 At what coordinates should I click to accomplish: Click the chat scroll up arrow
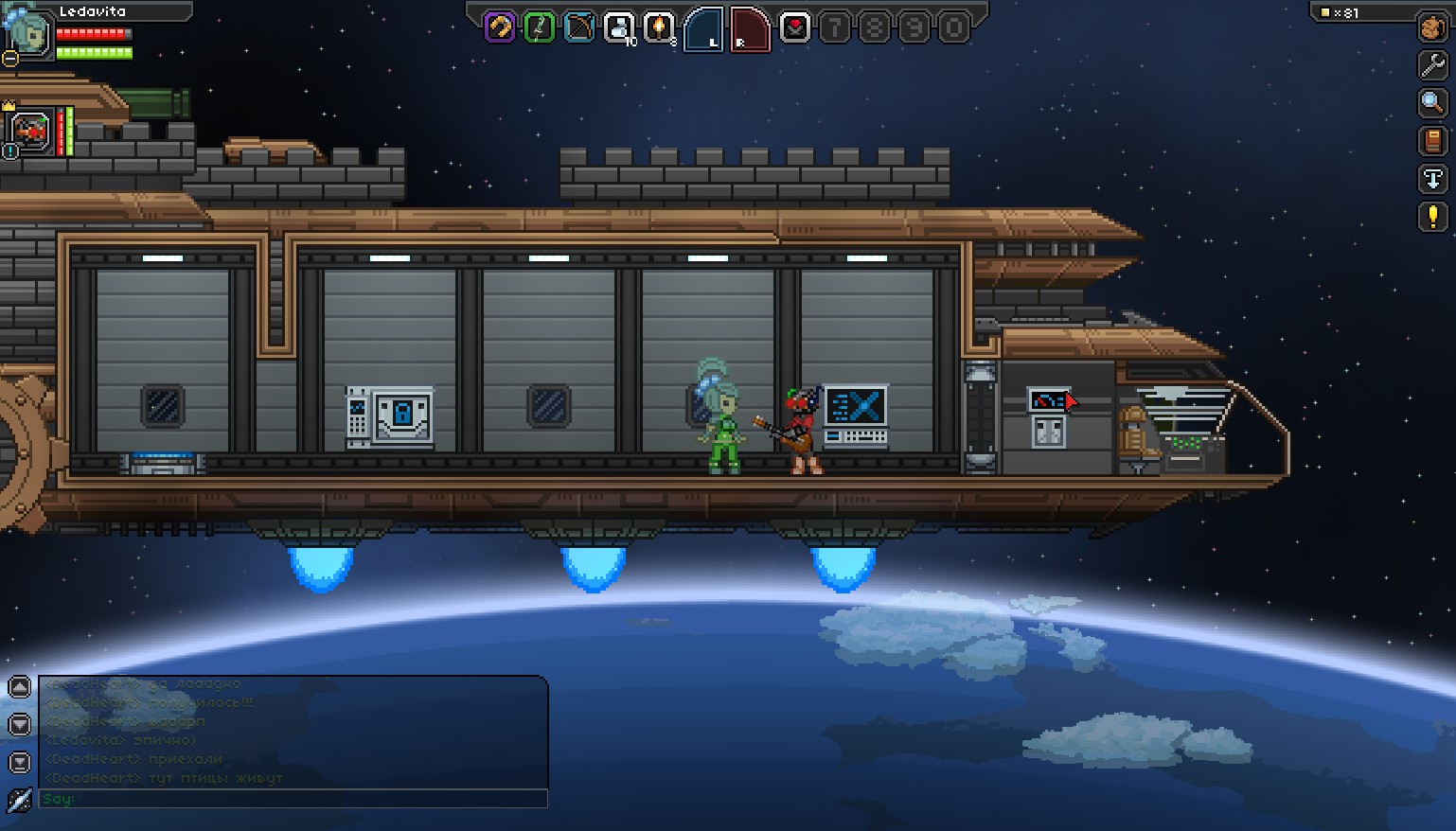point(19,686)
